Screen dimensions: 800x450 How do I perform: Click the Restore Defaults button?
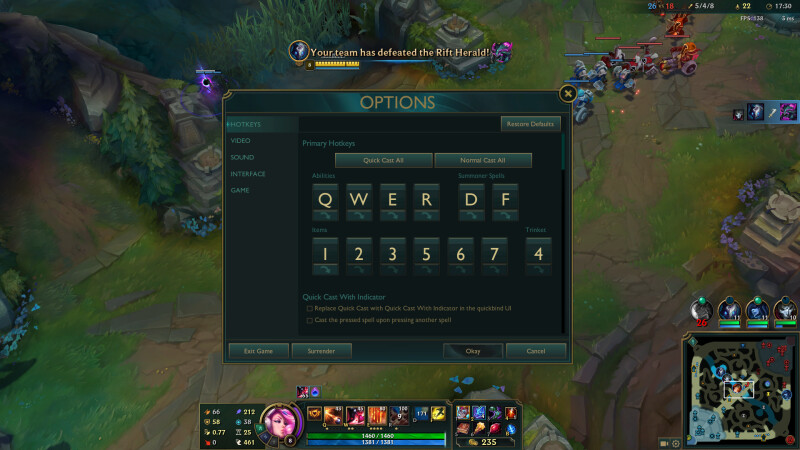pyautogui.click(x=531, y=124)
